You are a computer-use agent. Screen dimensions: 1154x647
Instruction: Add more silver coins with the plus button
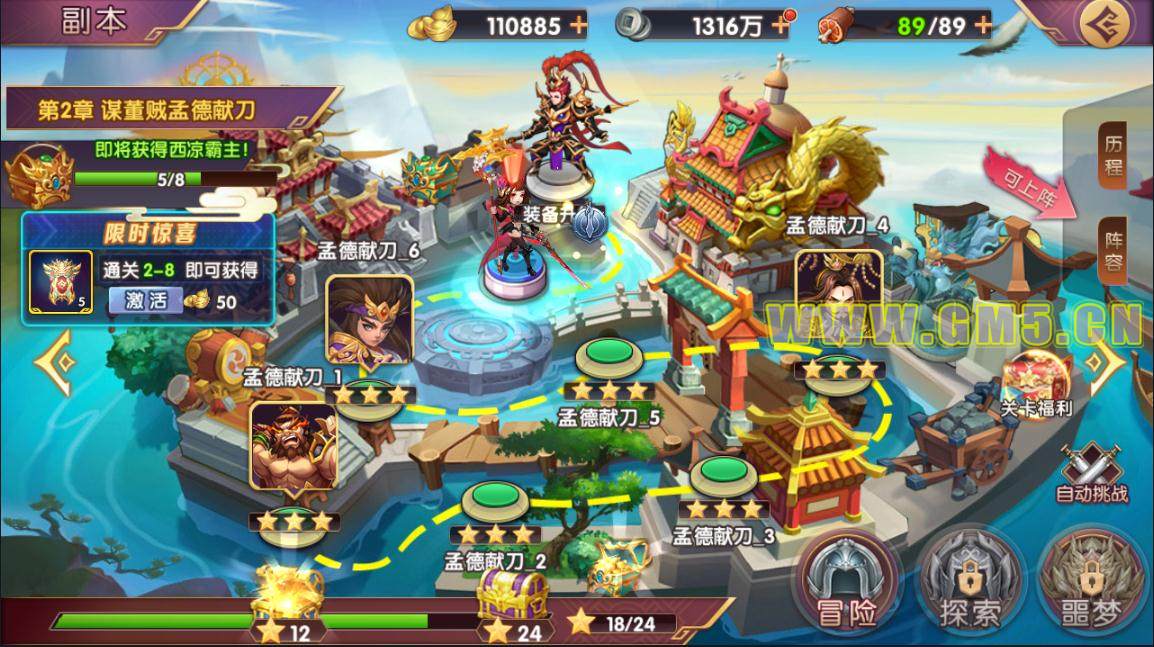point(779,24)
